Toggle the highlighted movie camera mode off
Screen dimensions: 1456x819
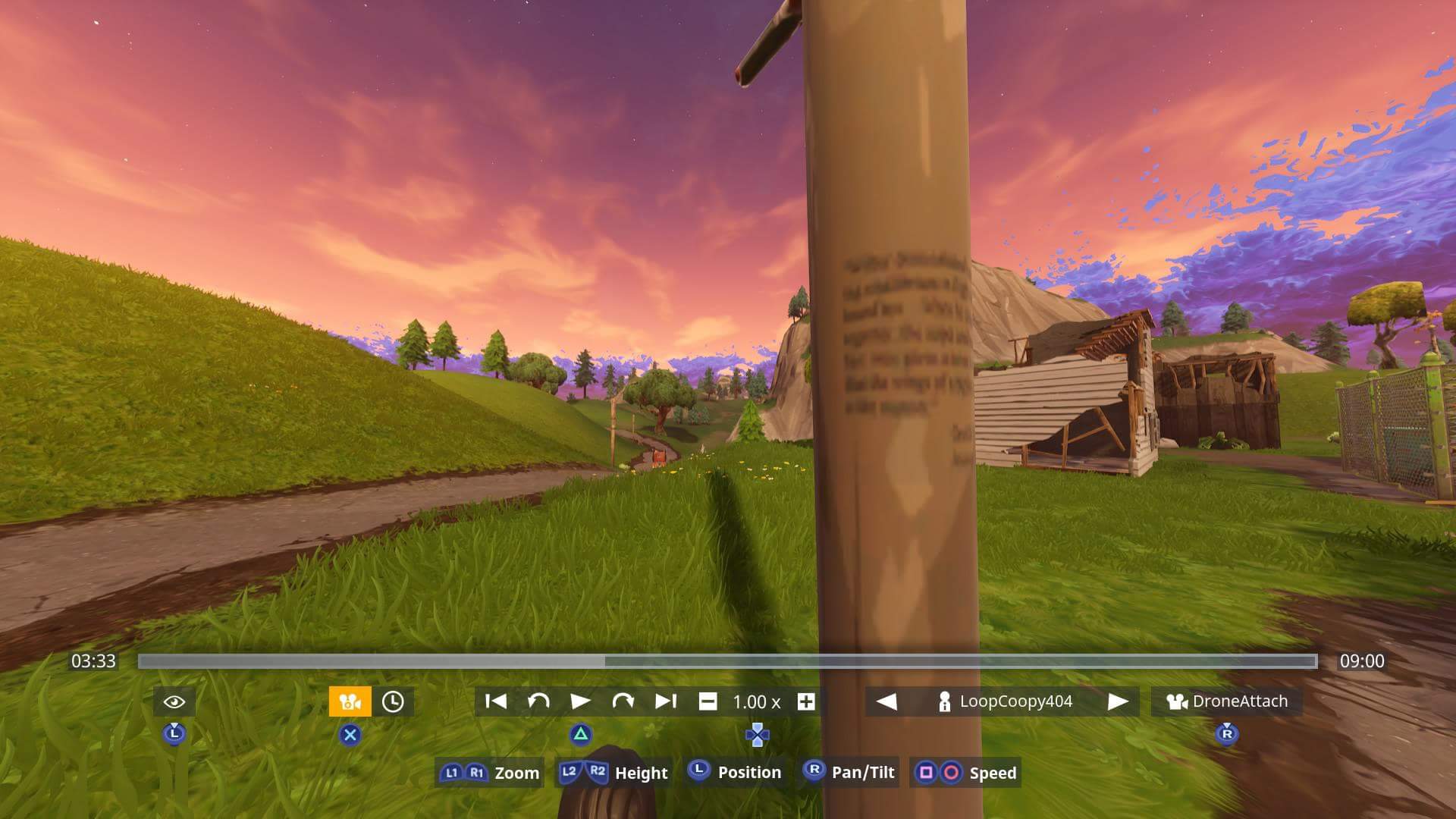coord(349,701)
